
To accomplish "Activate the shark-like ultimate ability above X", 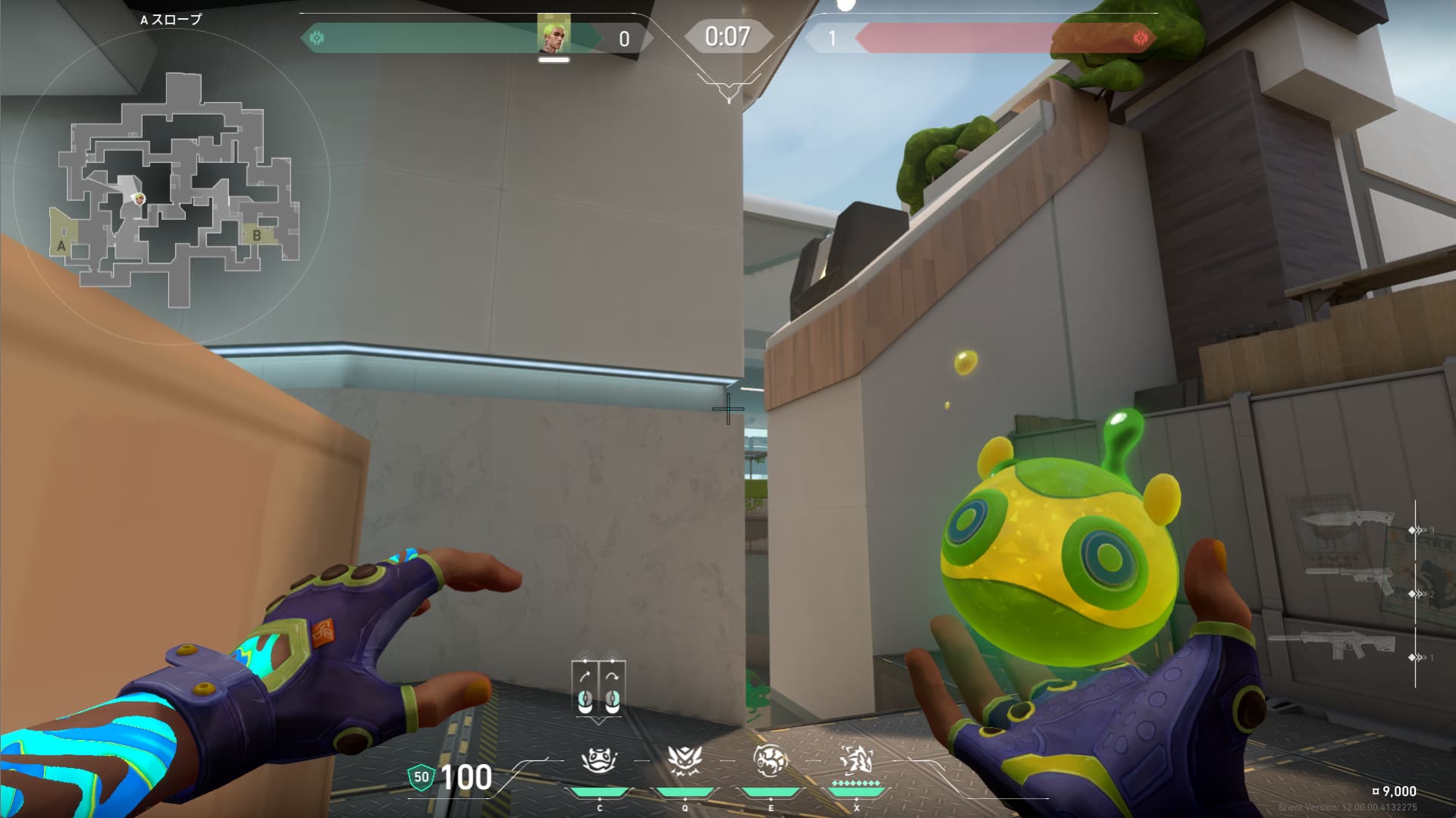I will tap(856, 759).
